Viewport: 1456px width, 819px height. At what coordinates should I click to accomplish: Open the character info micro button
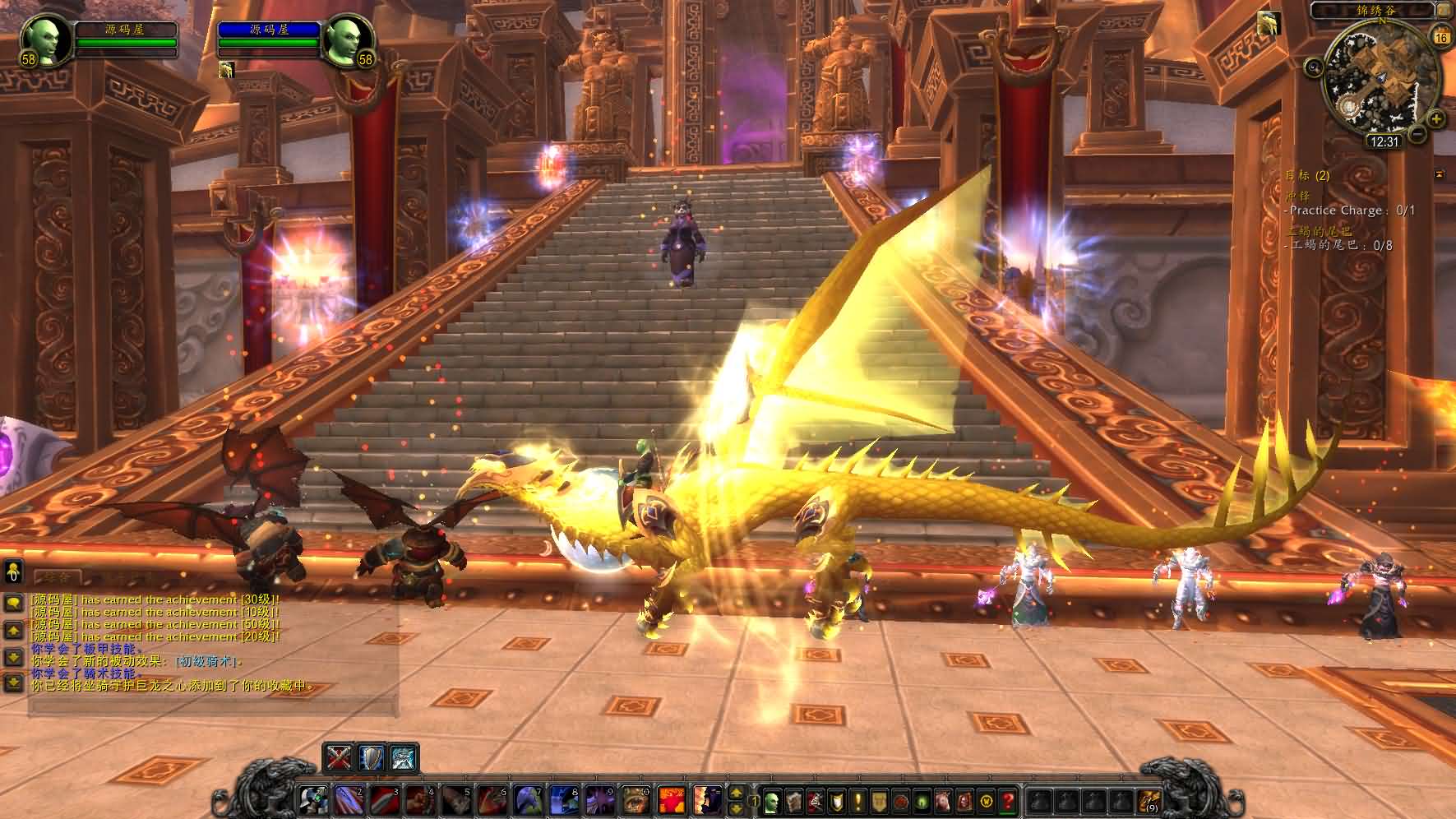click(x=773, y=799)
